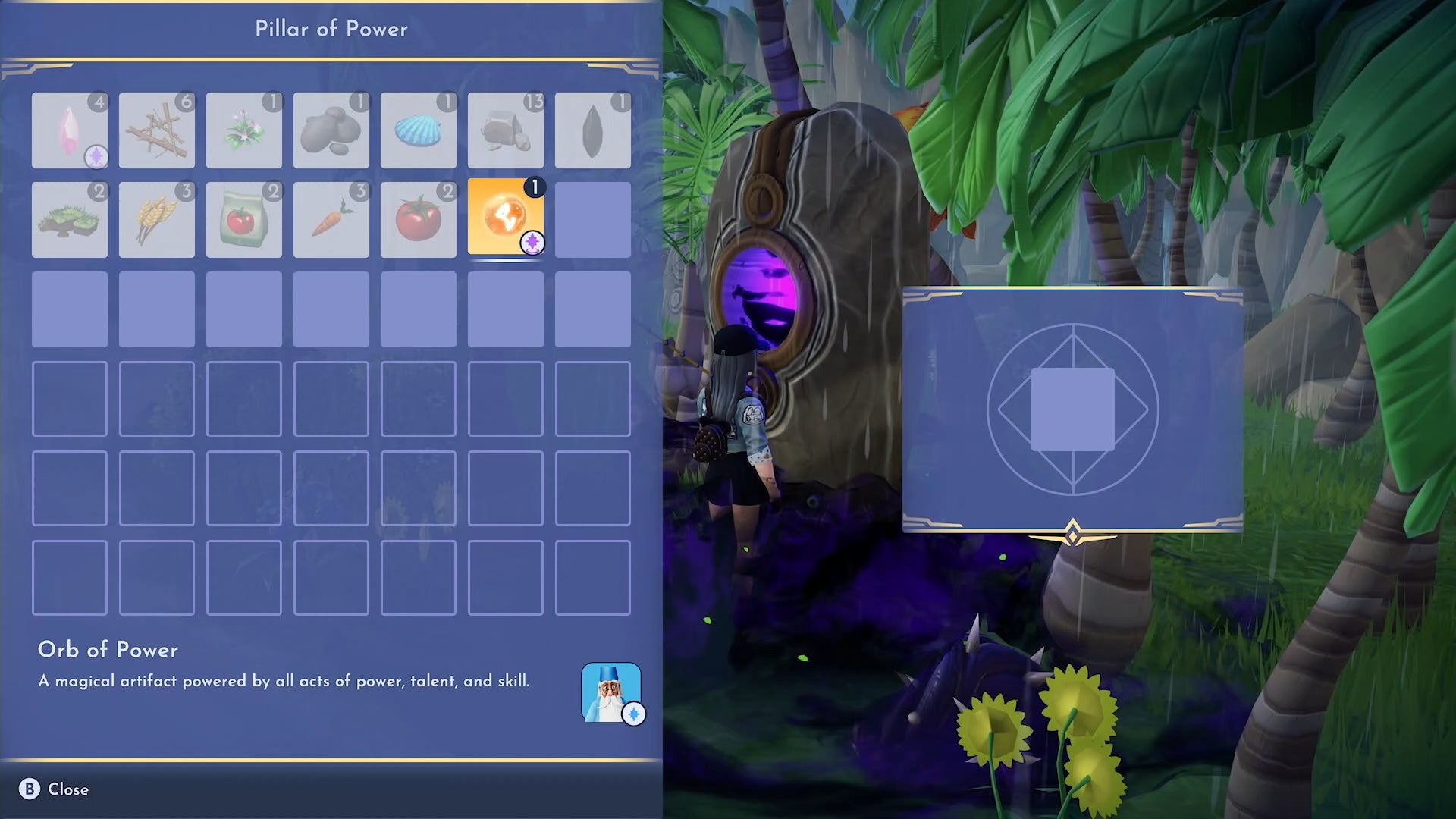The image size is (1456, 819).
Task: Select the gray pebbles item
Action: 331,130
